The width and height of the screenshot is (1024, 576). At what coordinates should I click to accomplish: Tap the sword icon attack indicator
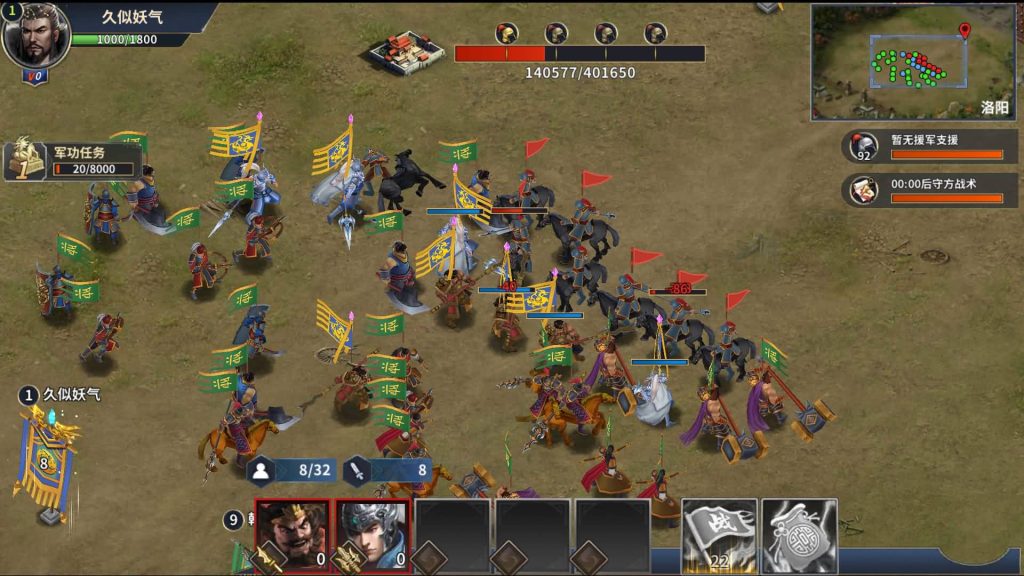pos(358,469)
